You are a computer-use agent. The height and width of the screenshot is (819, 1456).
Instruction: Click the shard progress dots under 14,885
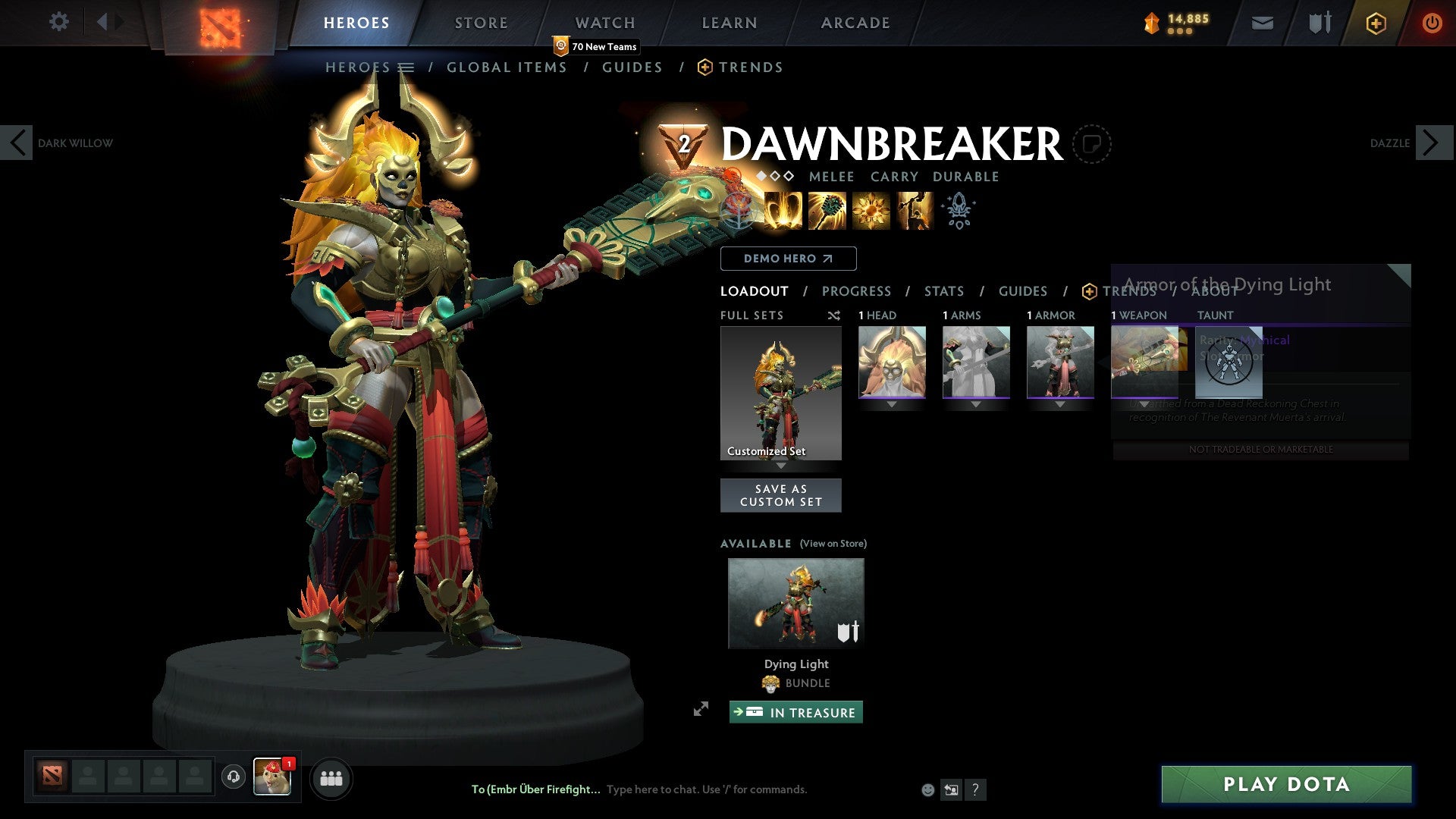click(1181, 32)
